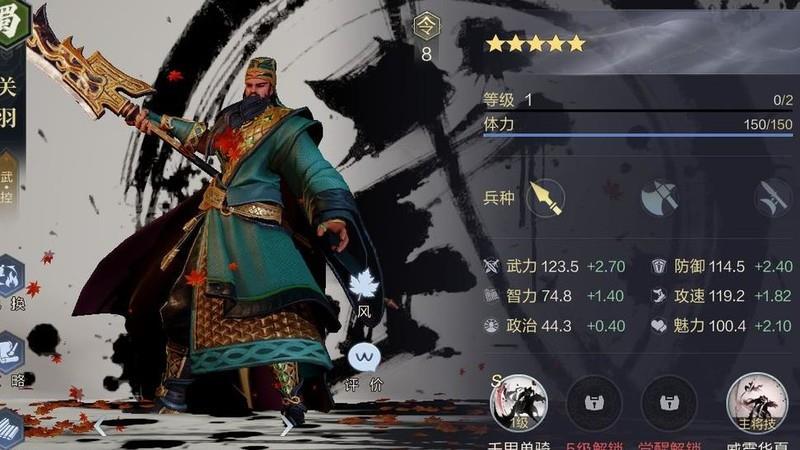
Task: Show the next general with right arrow
Action: tap(287, 427)
